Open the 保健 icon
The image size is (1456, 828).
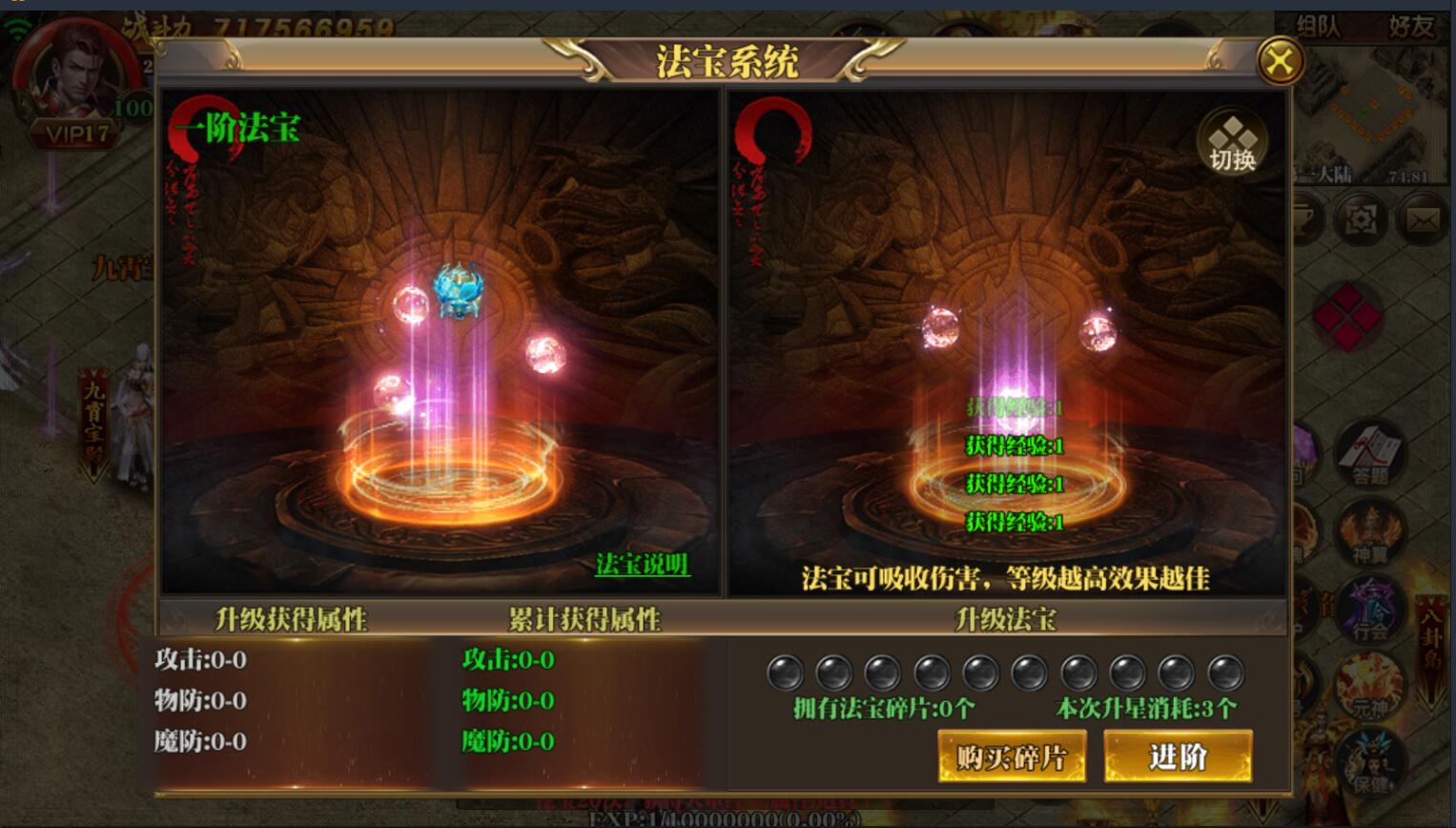click(x=1371, y=763)
